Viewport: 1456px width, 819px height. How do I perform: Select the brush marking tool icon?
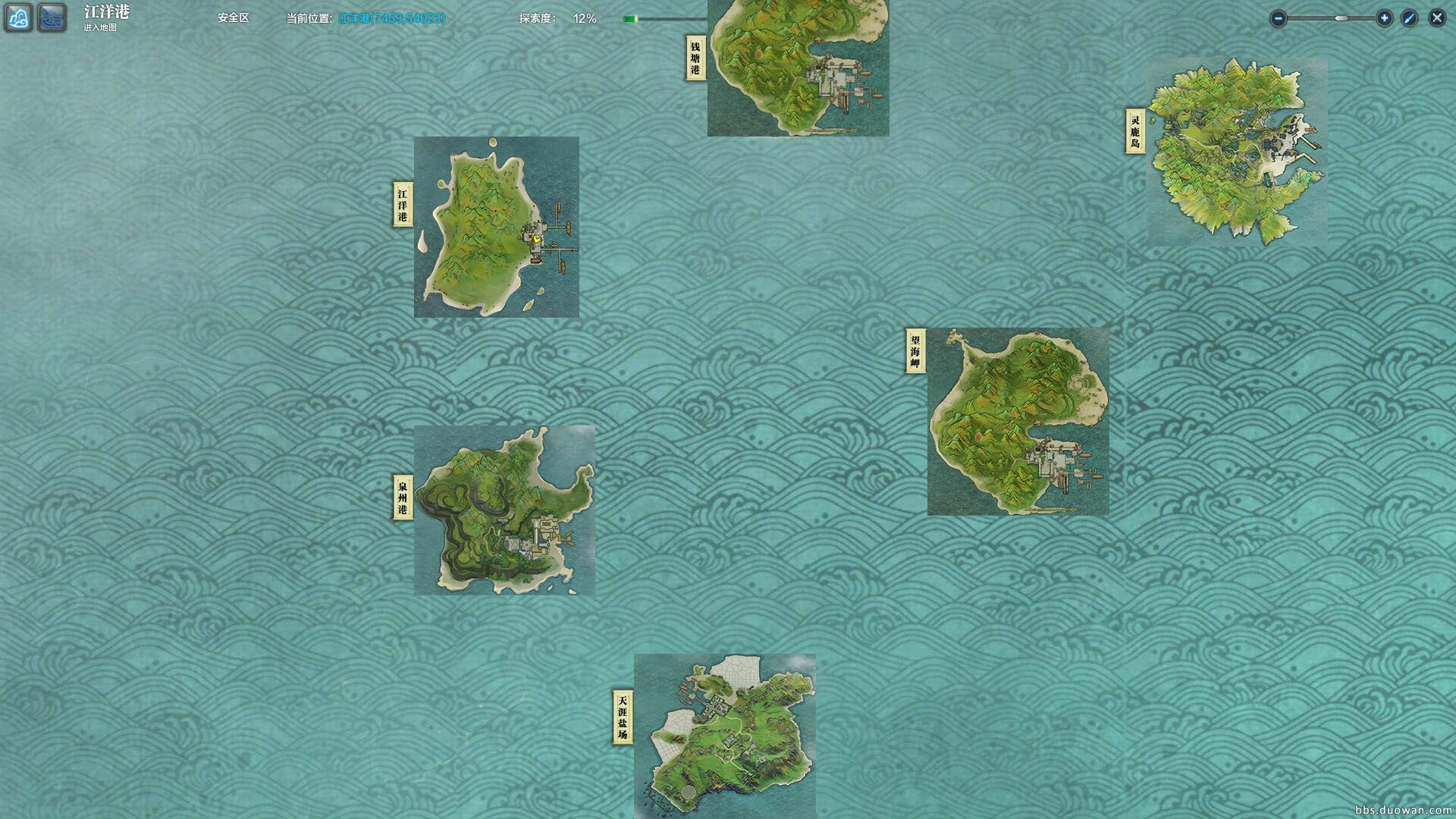1409,17
